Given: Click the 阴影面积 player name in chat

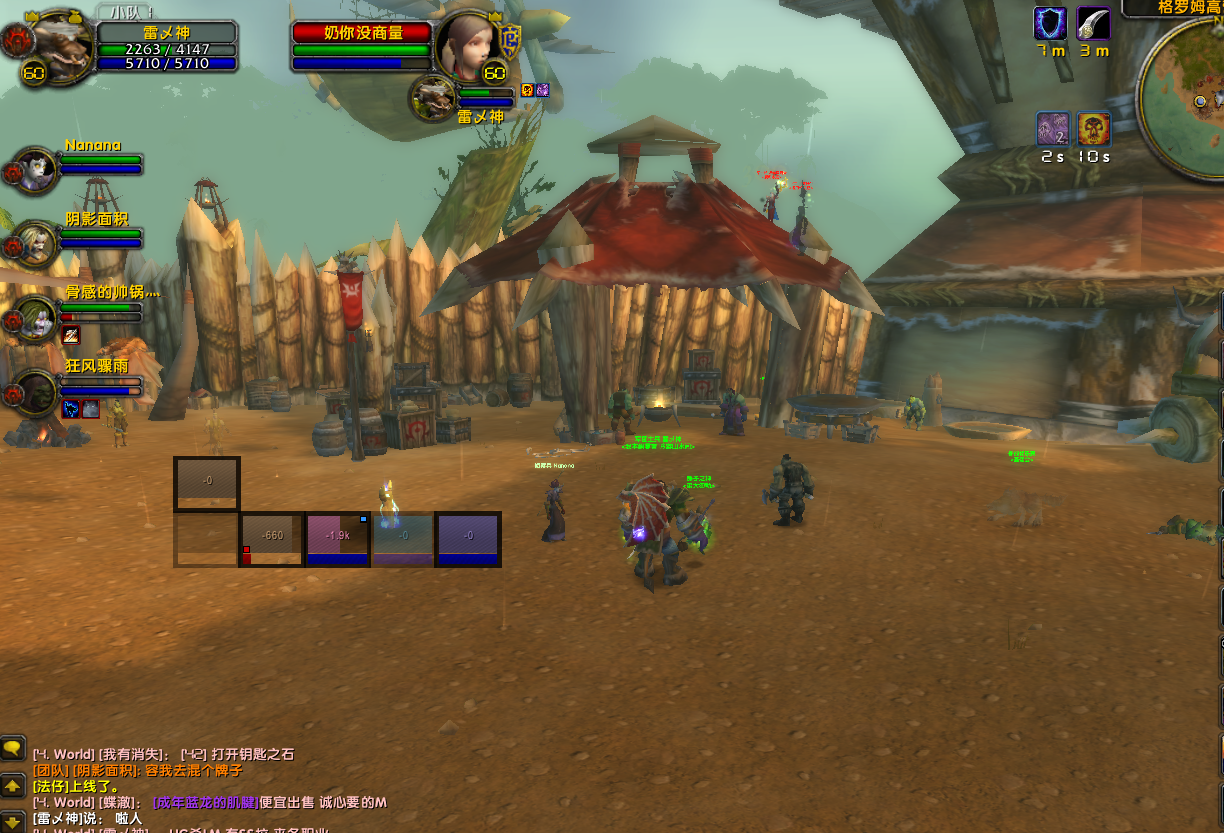Looking at the screenshot, I should [103, 770].
